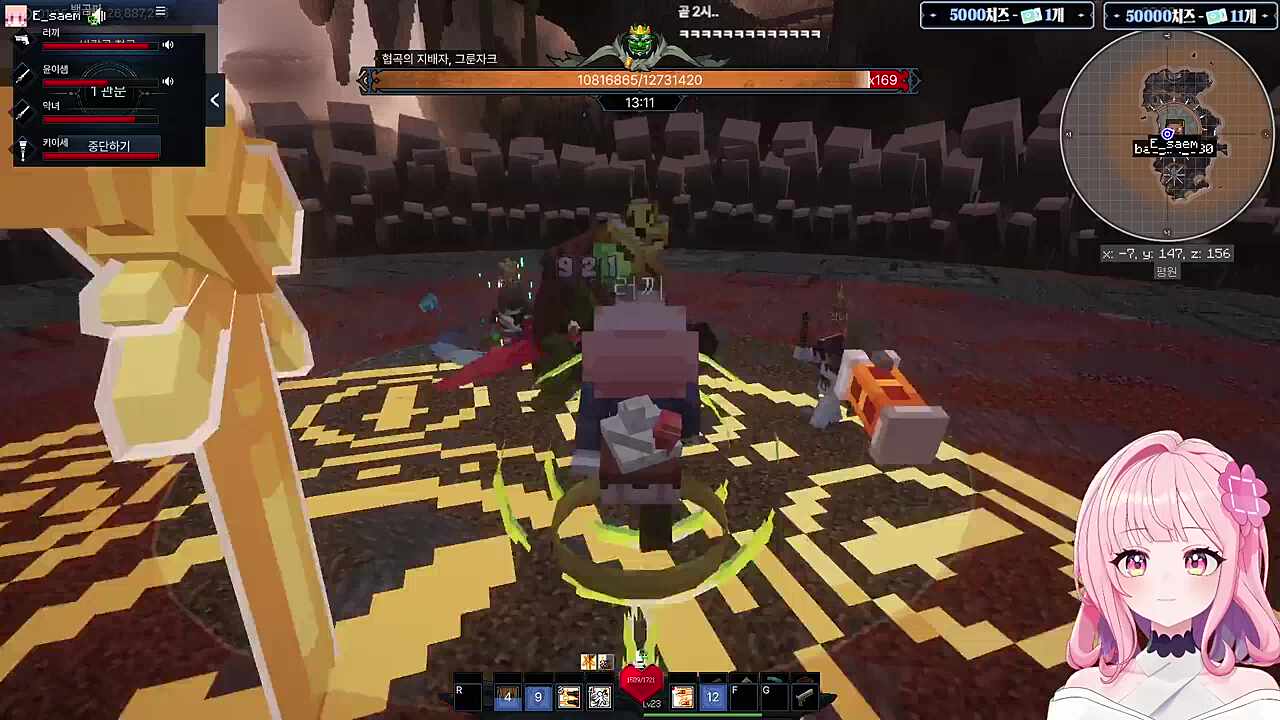This screenshot has height=720, width=1280.
Task: Collapse the party panel with the arrow
Action: tap(215, 100)
